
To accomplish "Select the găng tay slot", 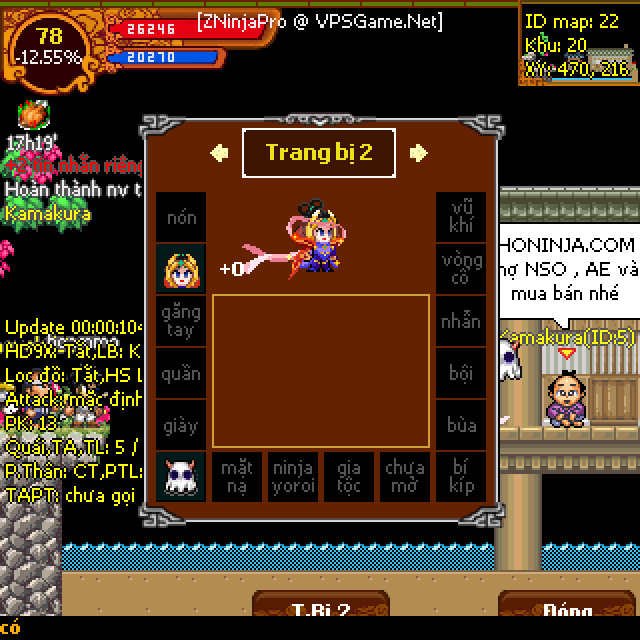I will click(181, 321).
